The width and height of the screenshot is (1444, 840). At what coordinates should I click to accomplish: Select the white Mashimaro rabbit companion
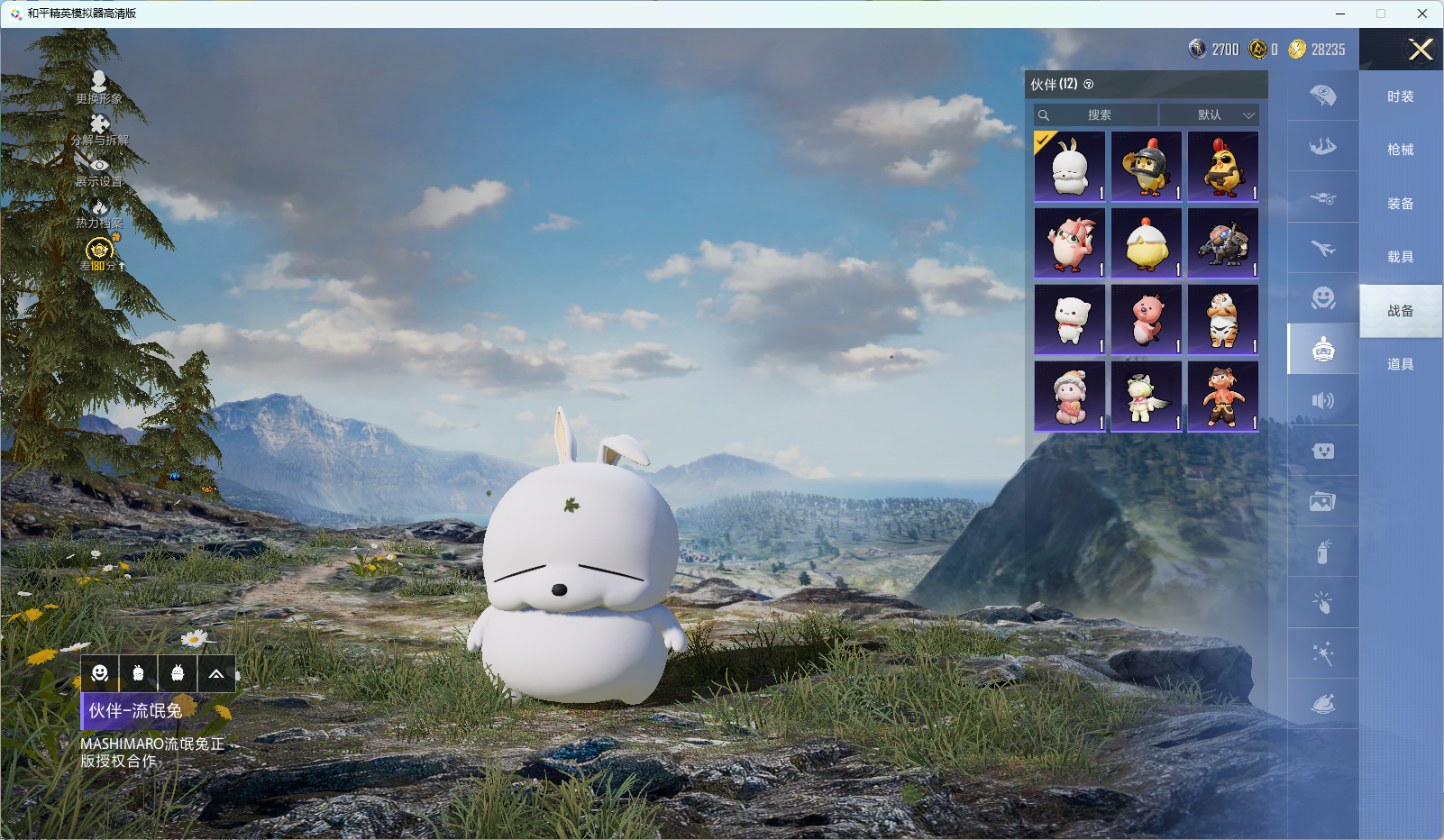1070,167
